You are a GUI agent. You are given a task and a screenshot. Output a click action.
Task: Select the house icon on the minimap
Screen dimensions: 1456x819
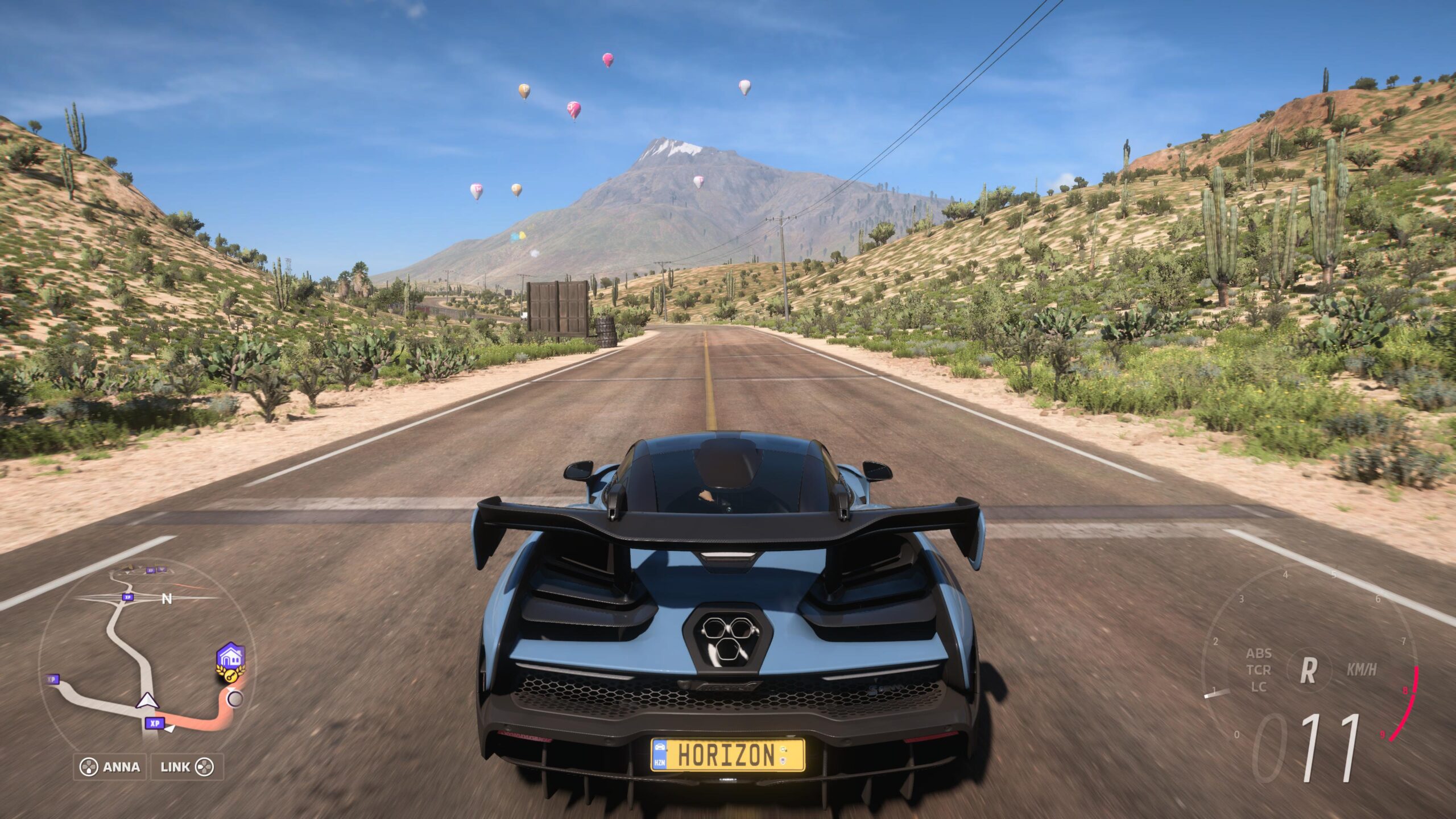pyautogui.click(x=231, y=655)
